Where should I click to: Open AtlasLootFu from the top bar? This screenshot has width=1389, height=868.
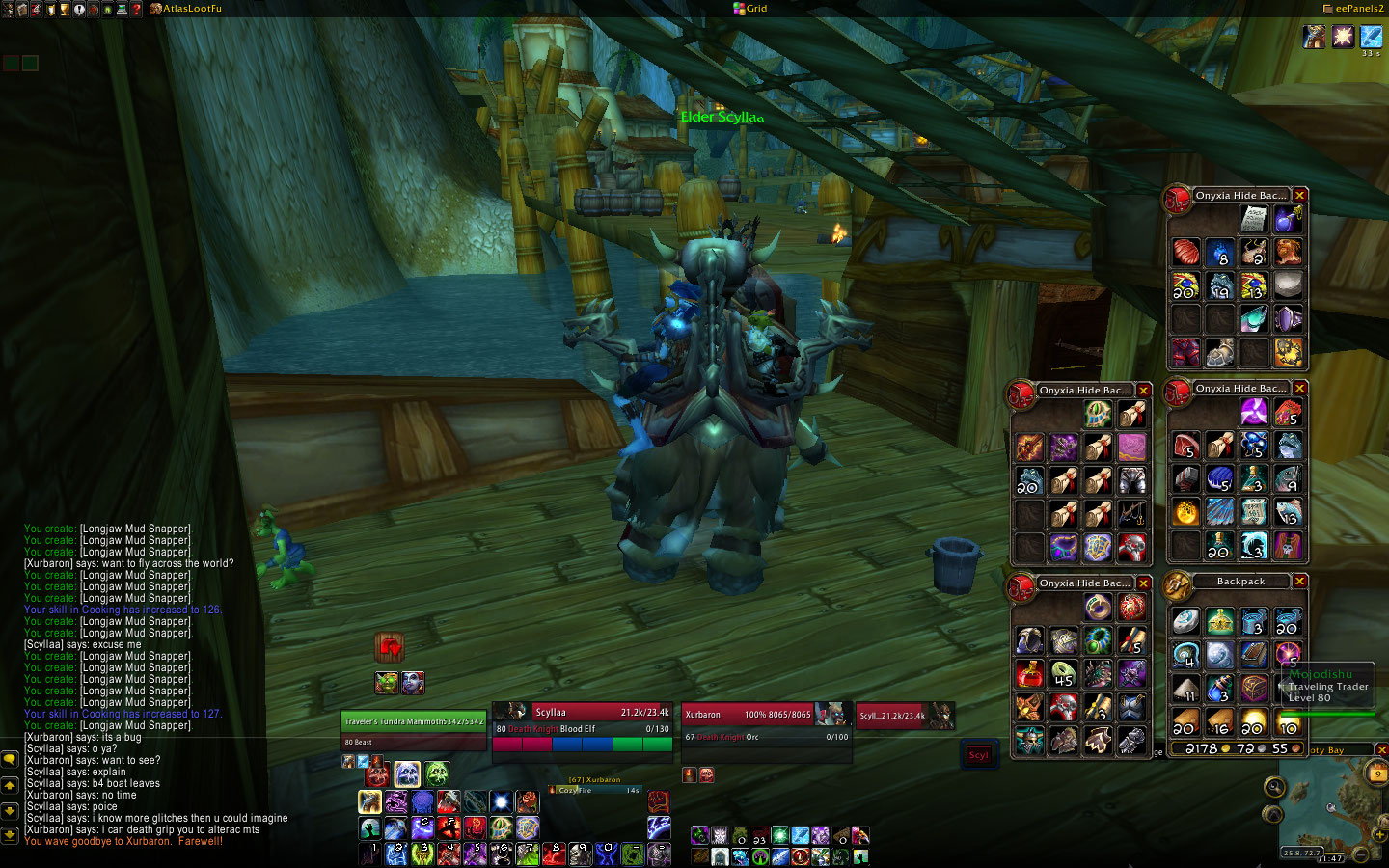point(191,9)
